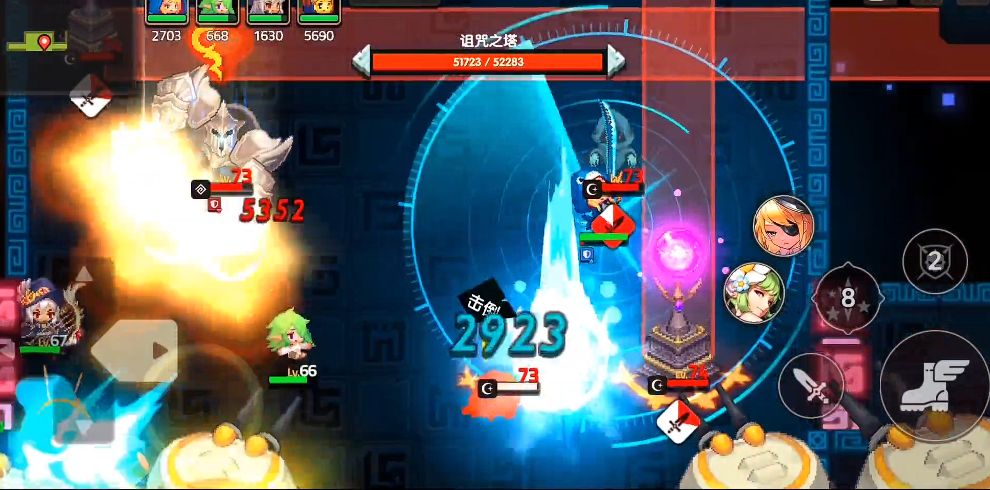Viewport: 990px width, 490px height.
Task: Activate the star skill showing 8
Action: click(x=847, y=297)
